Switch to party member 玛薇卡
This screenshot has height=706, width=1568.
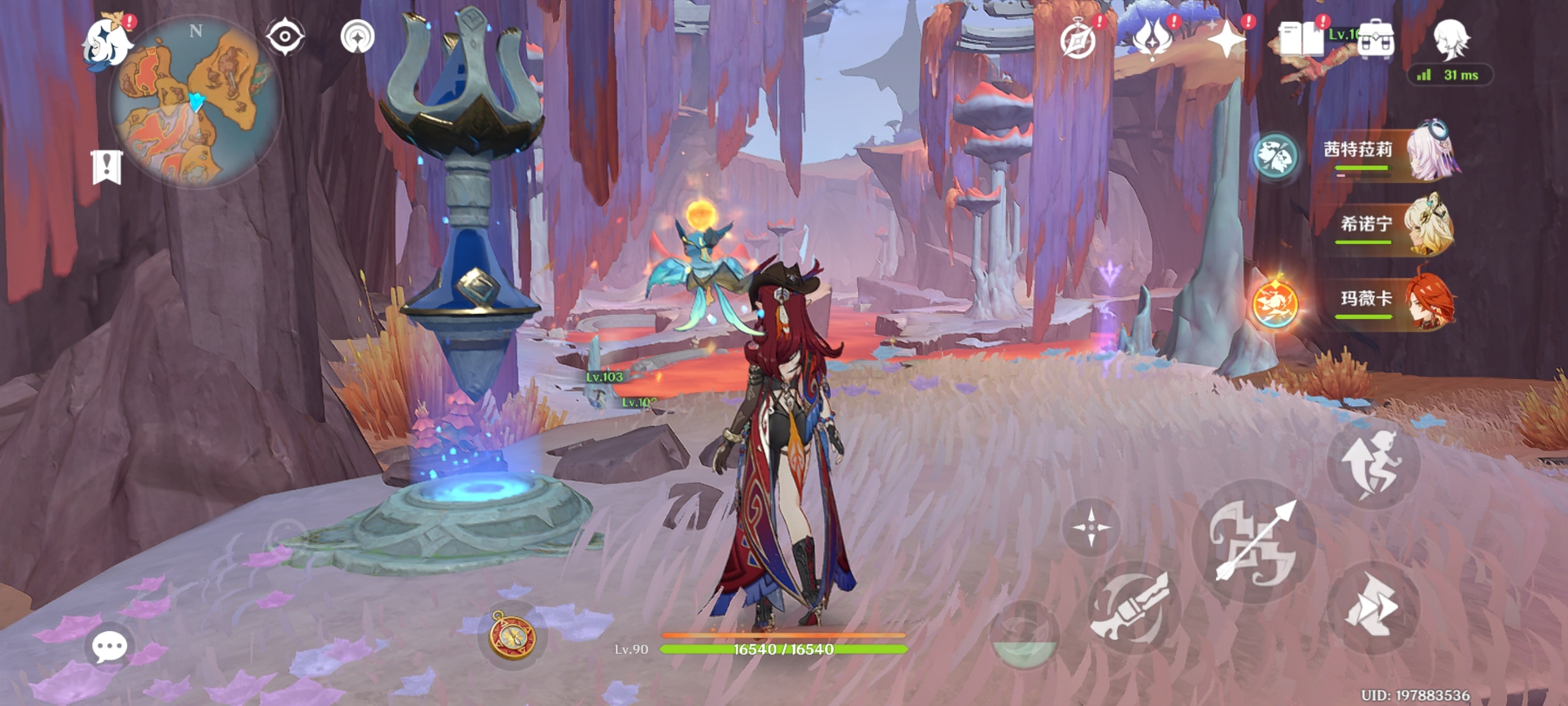(x=1394, y=301)
